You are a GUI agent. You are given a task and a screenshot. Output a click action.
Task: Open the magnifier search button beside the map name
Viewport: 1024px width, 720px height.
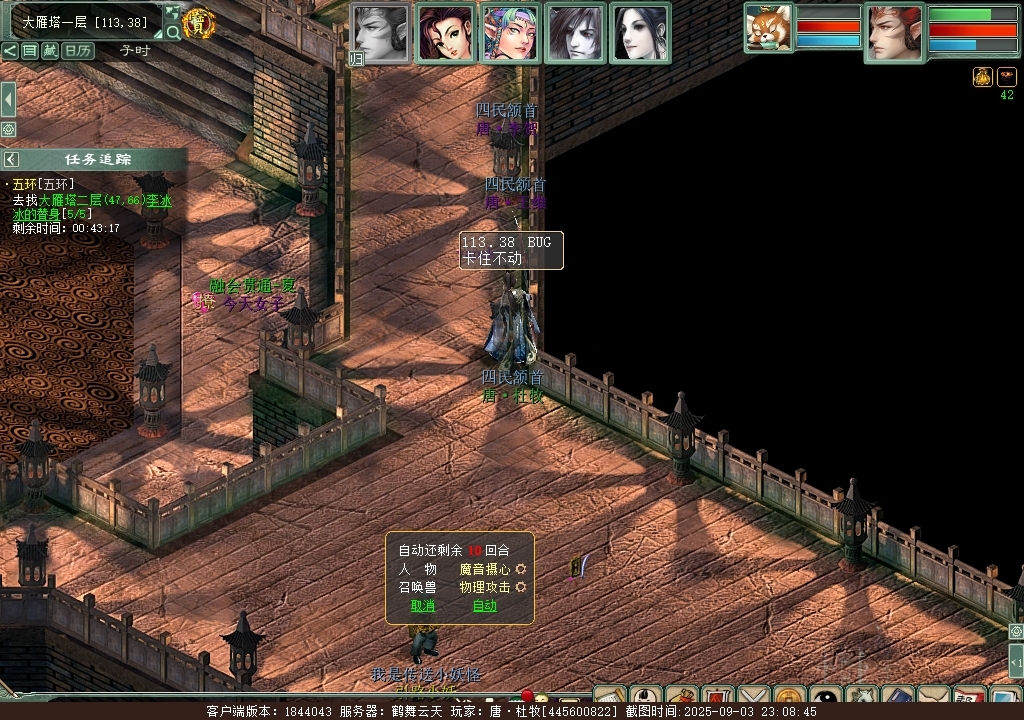pyautogui.click(x=173, y=33)
